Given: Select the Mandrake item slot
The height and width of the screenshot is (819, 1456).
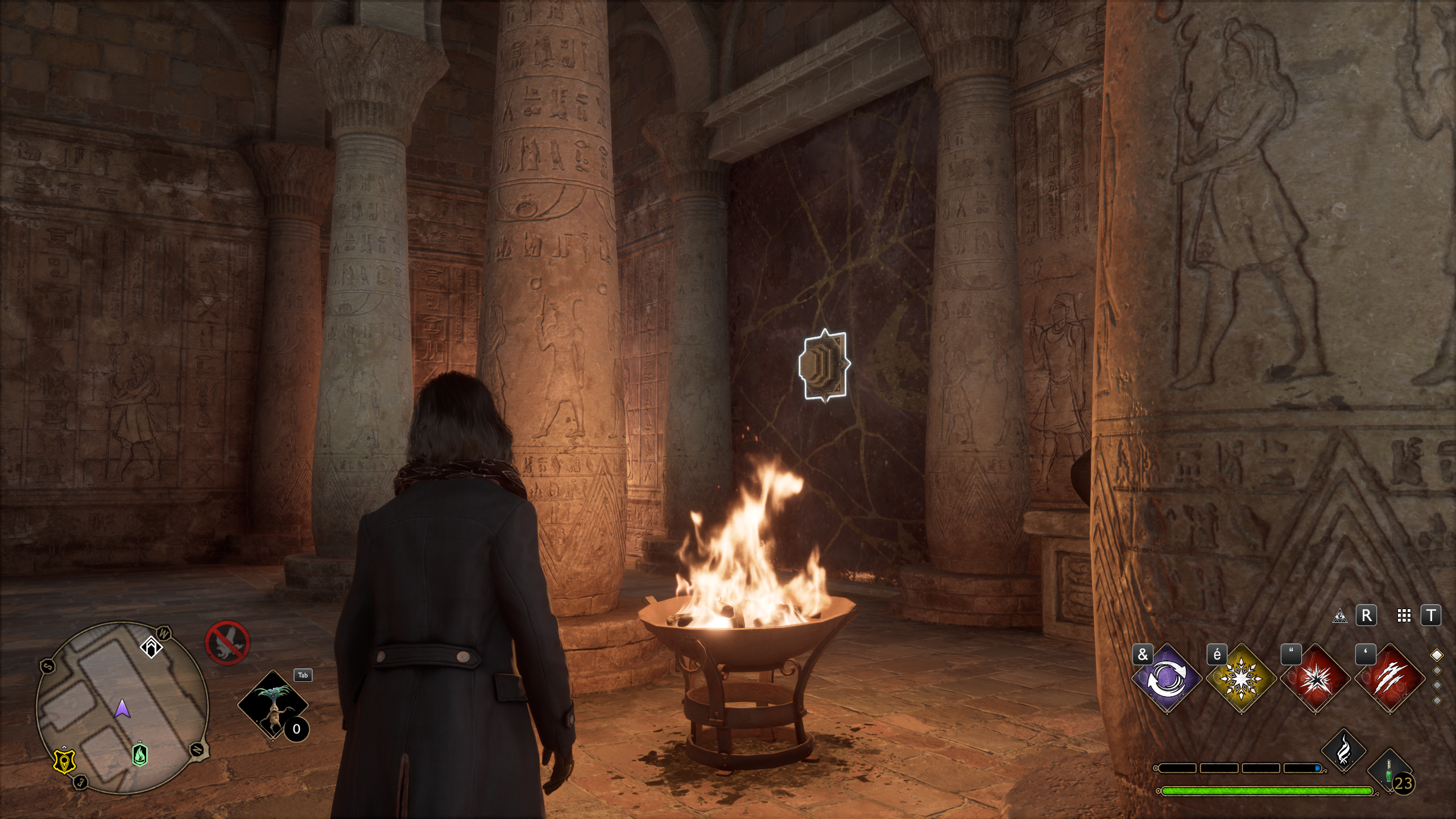Looking at the screenshot, I should (x=273, y=705).
